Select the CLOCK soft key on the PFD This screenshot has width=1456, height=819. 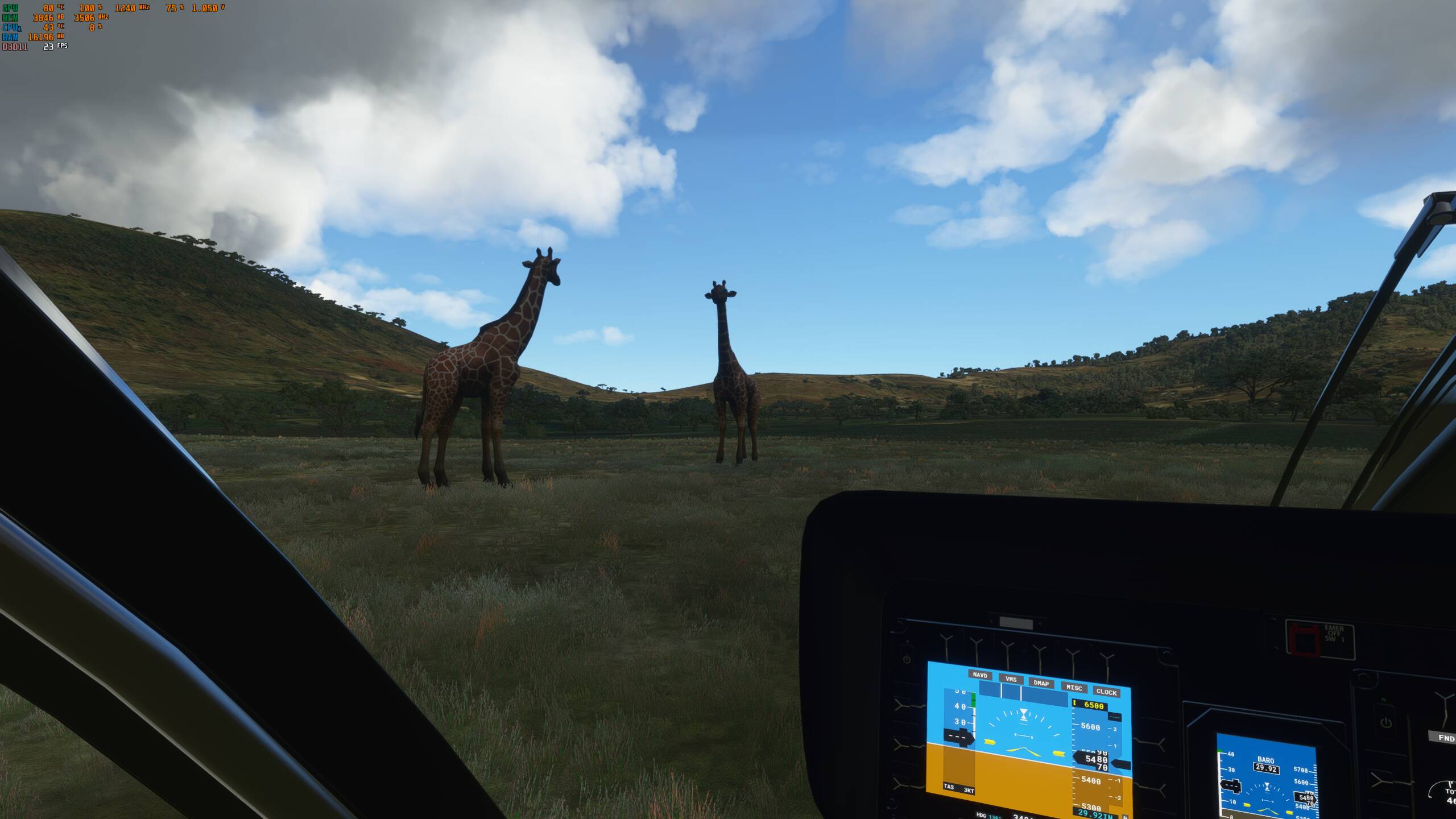pyautogui.click(x=1107, y=693)
